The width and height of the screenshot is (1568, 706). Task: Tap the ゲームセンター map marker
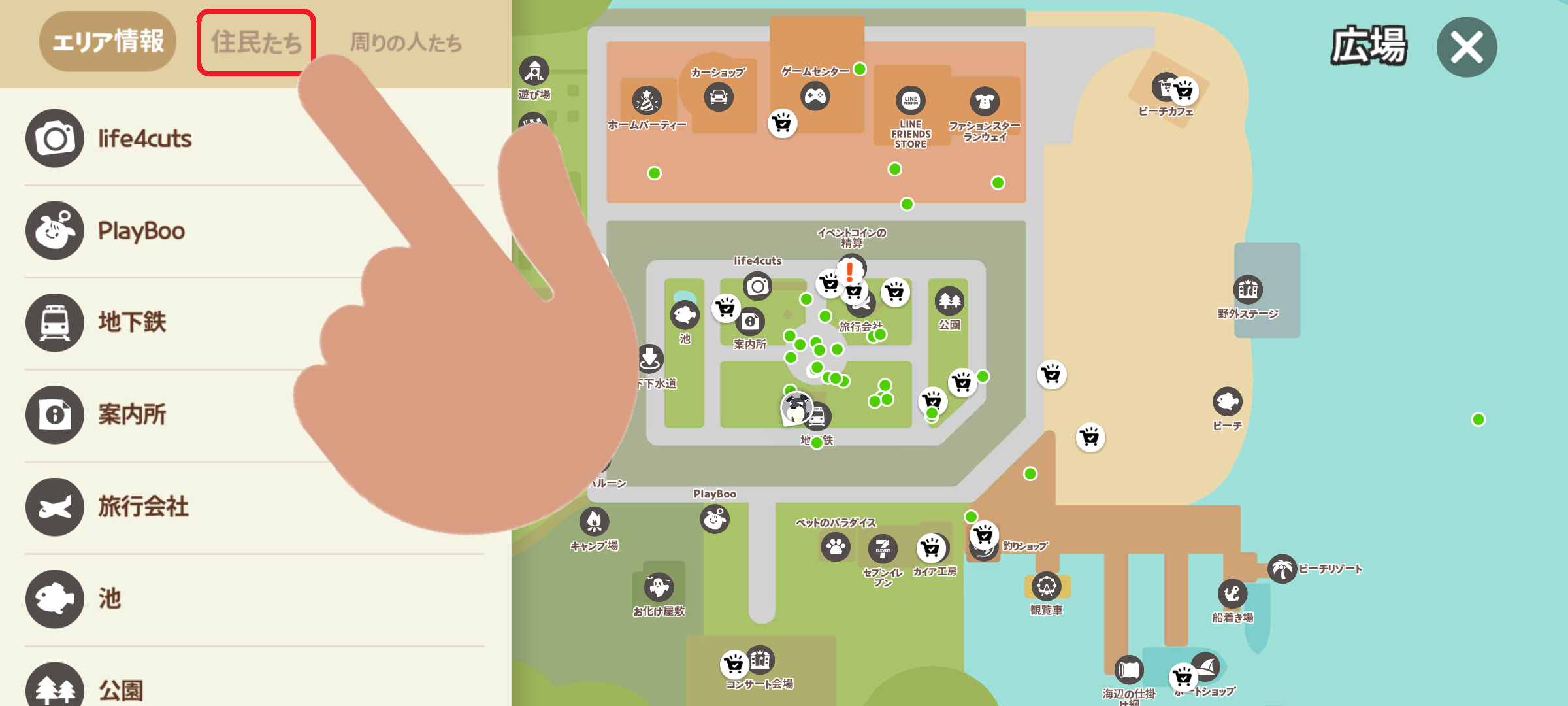[x=815, y=97]
